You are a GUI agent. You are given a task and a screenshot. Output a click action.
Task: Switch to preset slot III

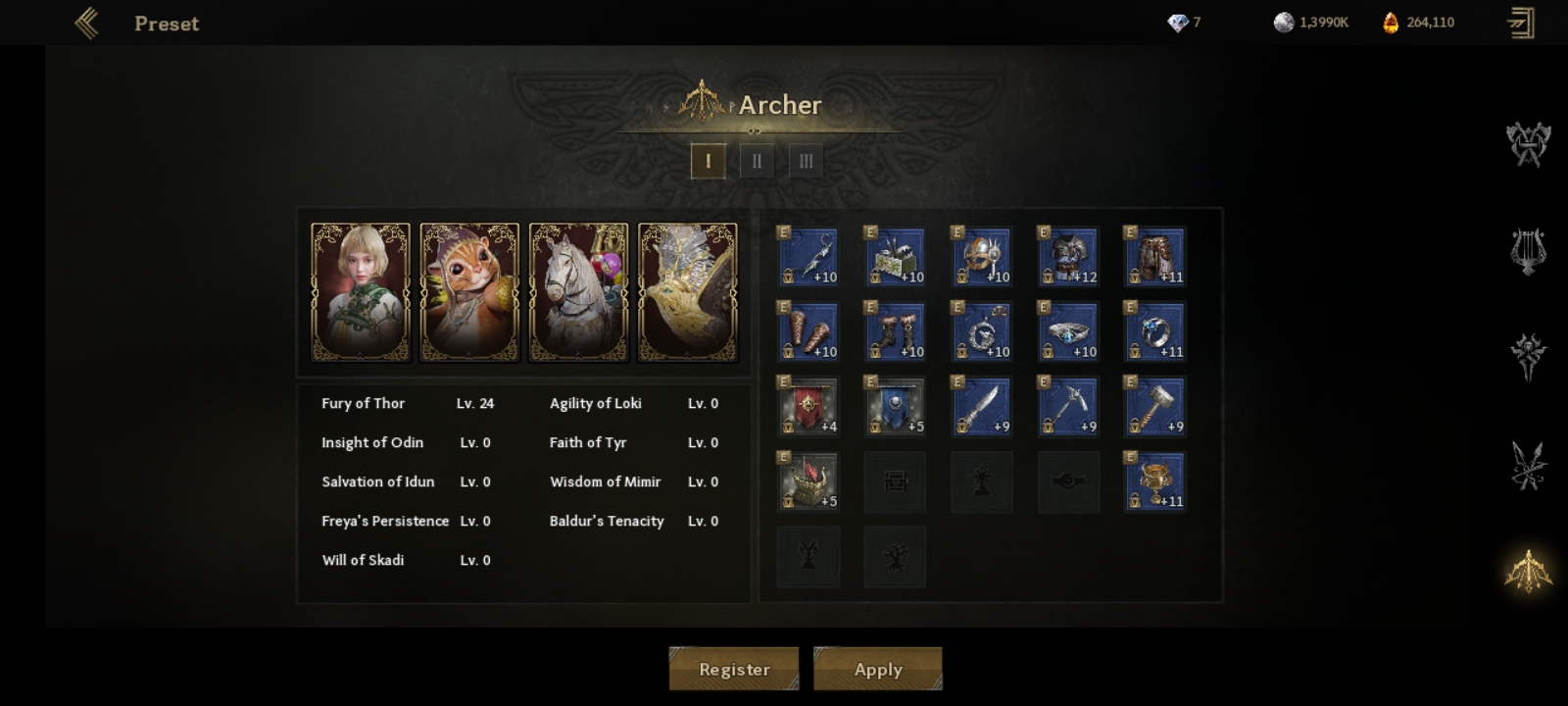(x=806, y=161)
